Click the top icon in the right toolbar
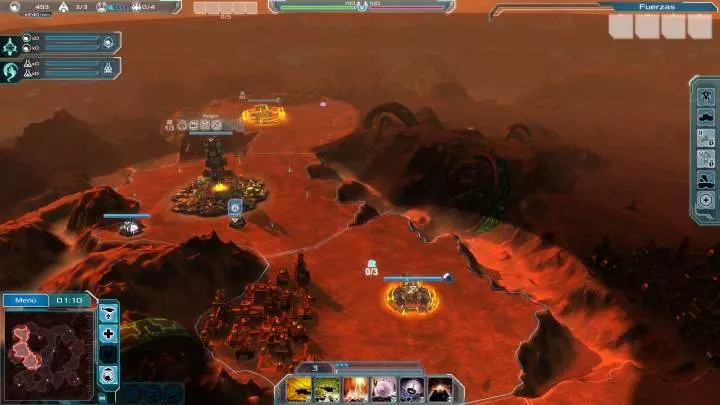Screen dimensions: 720x405 click(x=706, y=94)
